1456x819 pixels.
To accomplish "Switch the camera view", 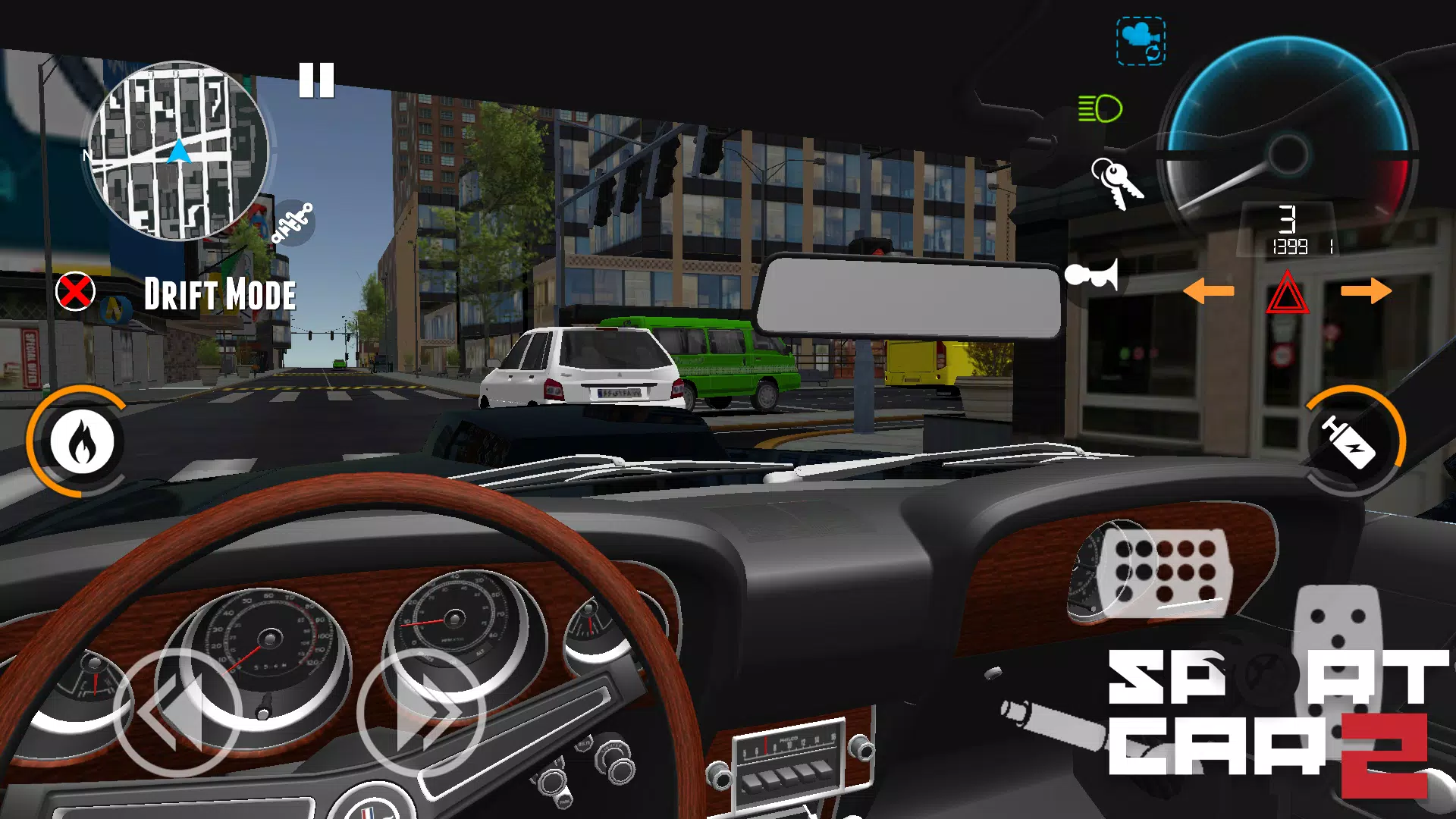I will (x=1141, y=42).
